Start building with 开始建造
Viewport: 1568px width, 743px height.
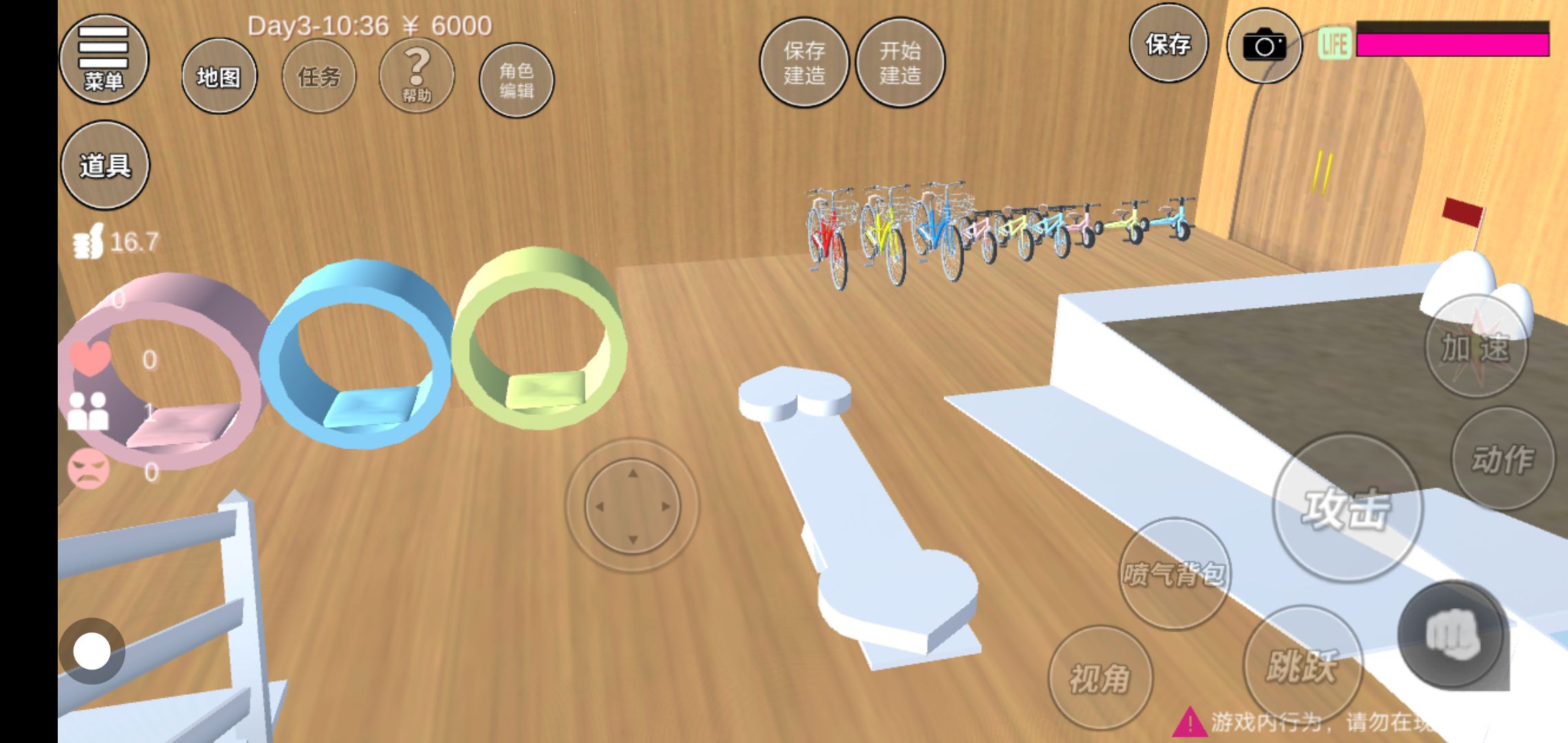pyautogui.click(x=900, y=63)
